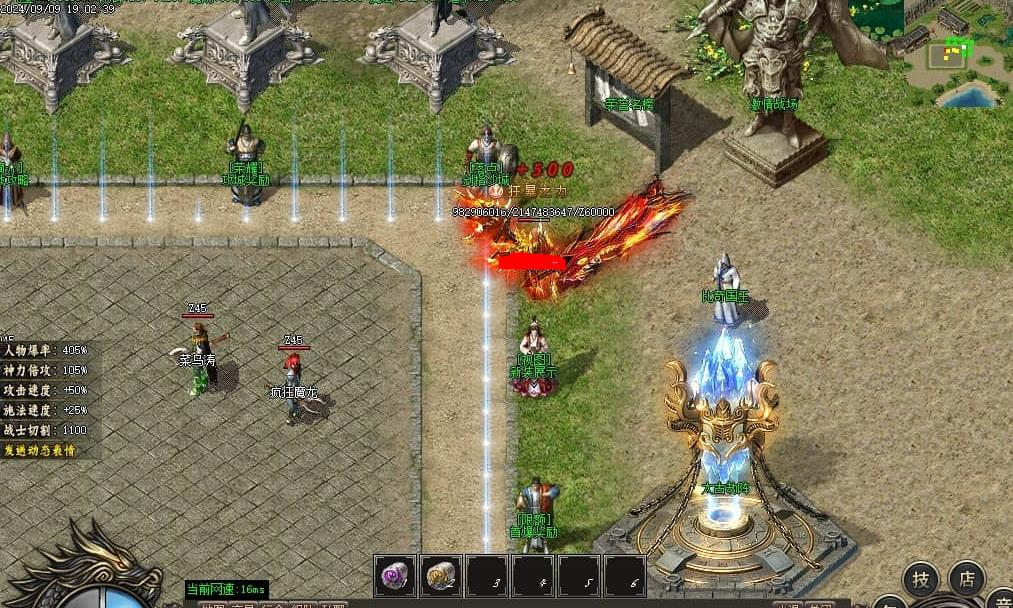Screen dimensions: 1013x608
Task: Click the yellow 发送动态表情 emote button
Action: [48, 450]
